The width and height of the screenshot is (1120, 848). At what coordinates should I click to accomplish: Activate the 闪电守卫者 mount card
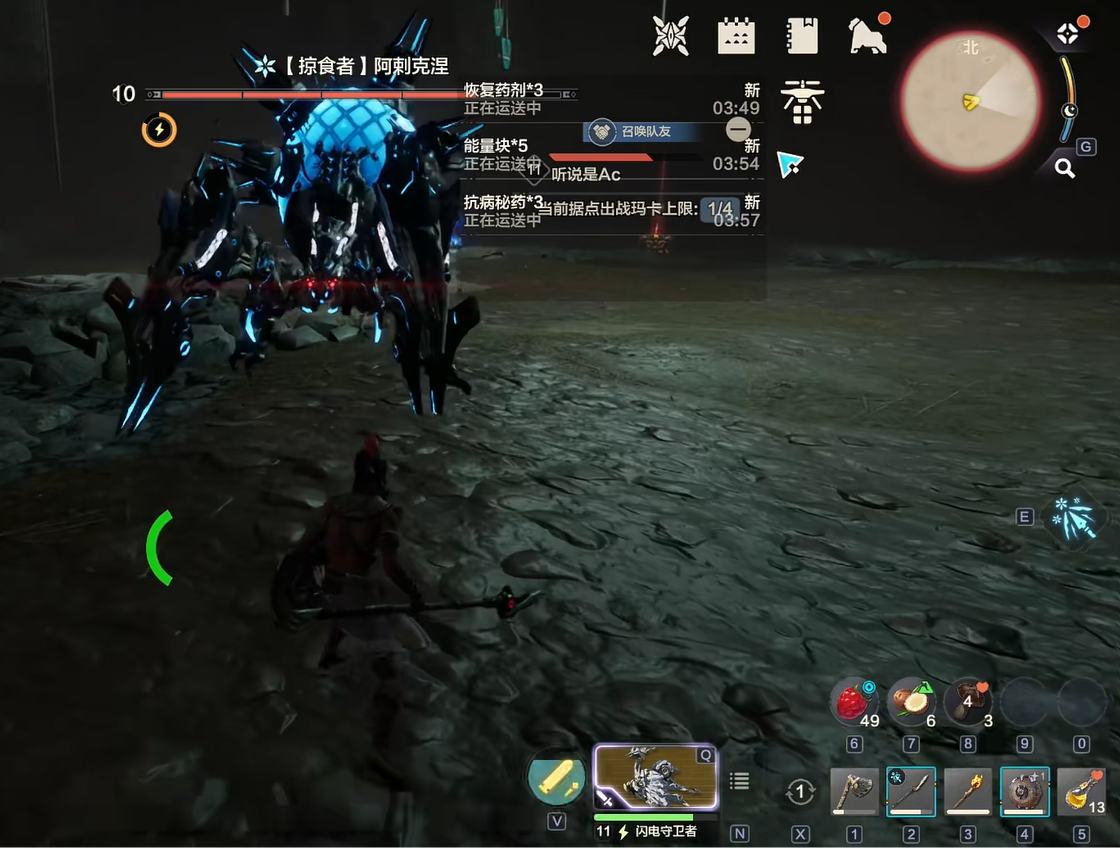pyautogui.click(x=656, y=778)
